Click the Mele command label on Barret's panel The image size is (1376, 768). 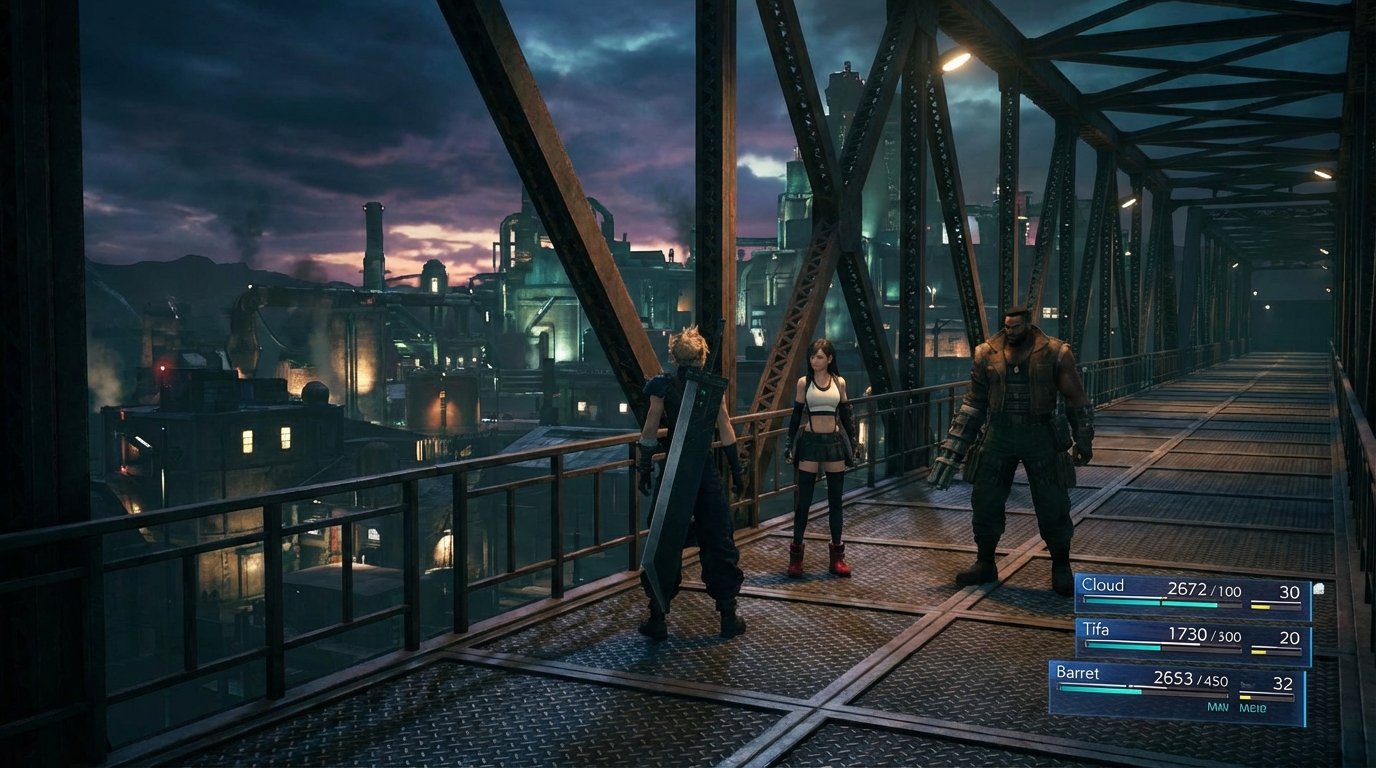coord(1253,705)
